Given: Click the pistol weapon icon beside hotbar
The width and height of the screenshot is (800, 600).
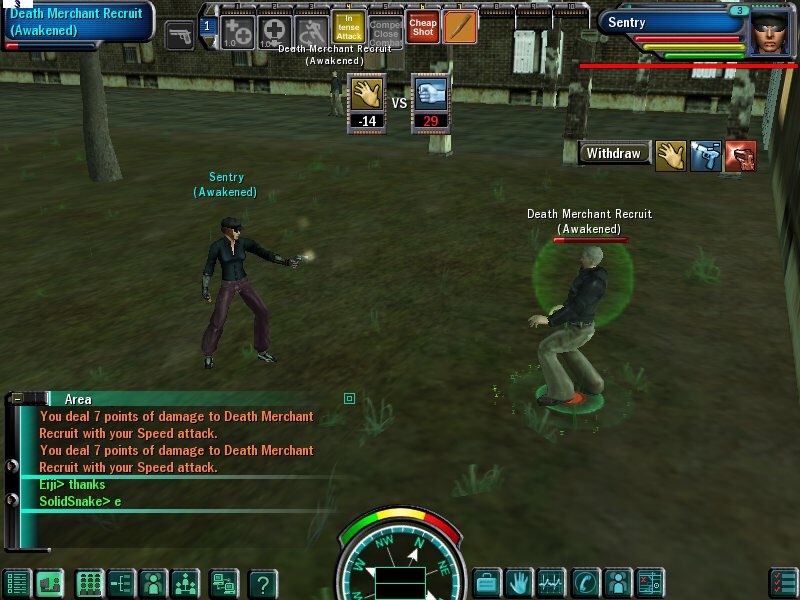Looking at the screenshot, I should 181,36.
